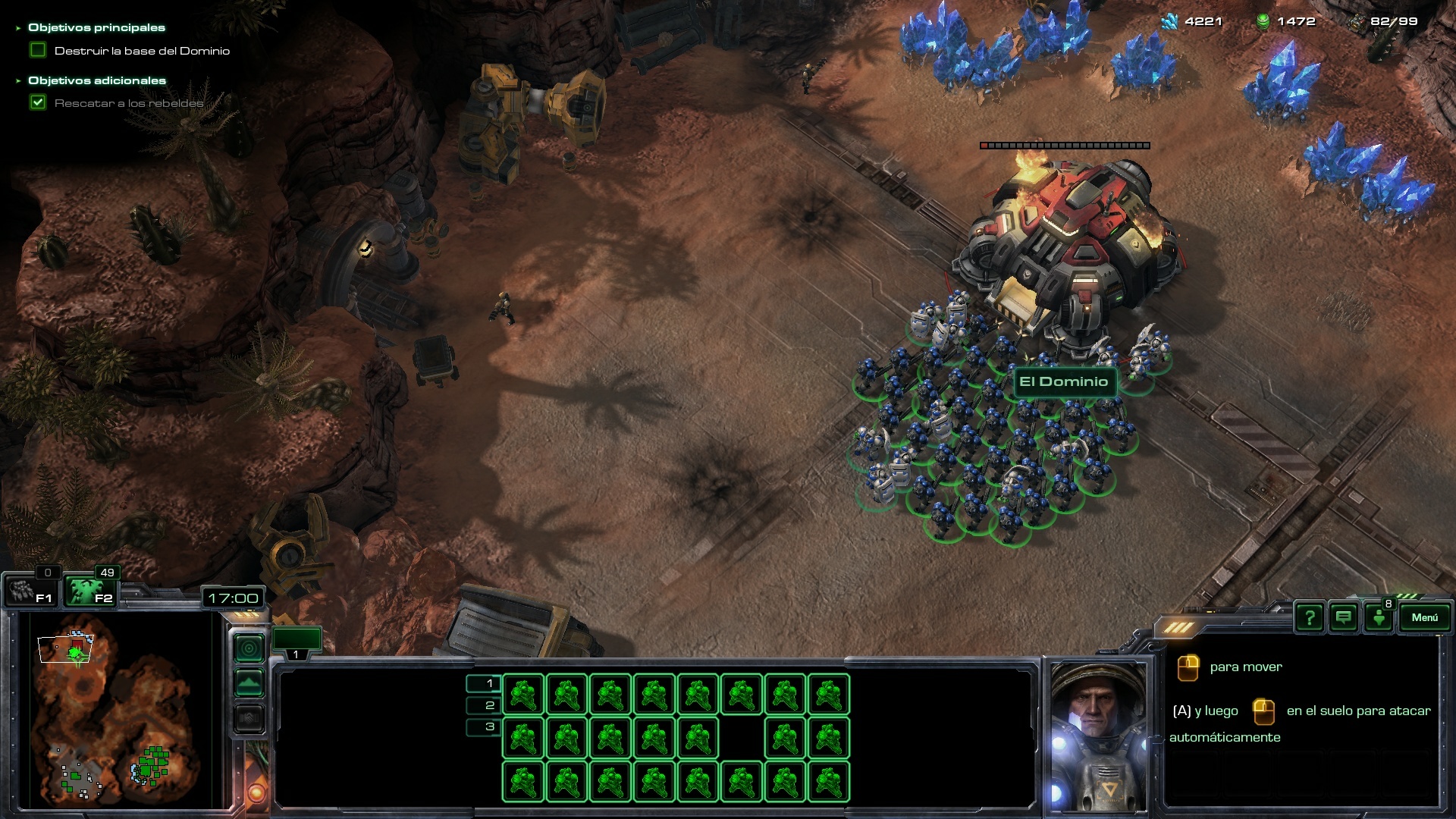Image resolution: width=1456 pixels, height=819 pixels.
Task: Activate the minimap ping signal button
Action: (249, 648)
